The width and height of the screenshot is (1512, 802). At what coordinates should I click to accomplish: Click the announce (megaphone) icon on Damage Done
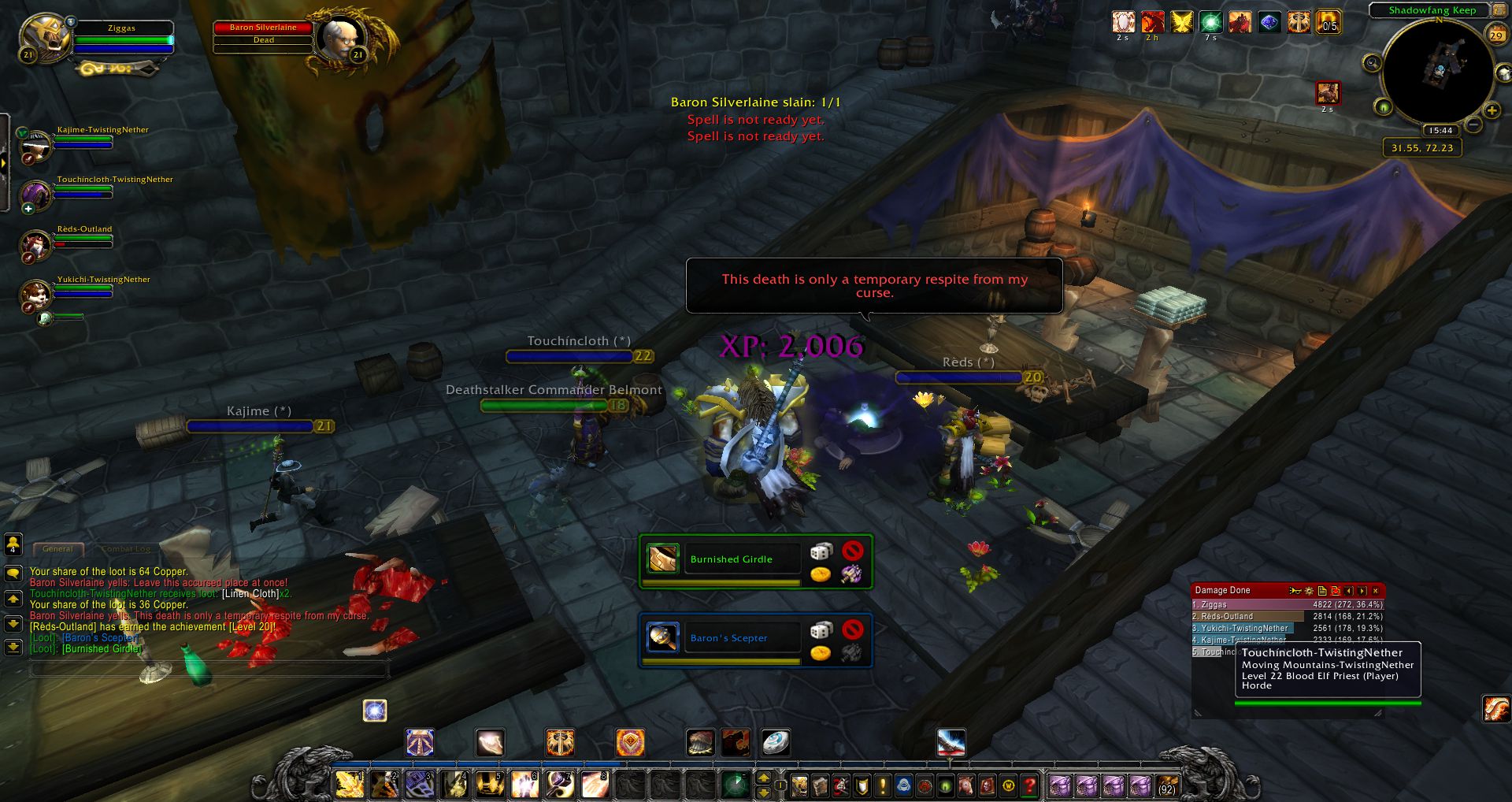pyautogui.click(x=1295, y=592)
